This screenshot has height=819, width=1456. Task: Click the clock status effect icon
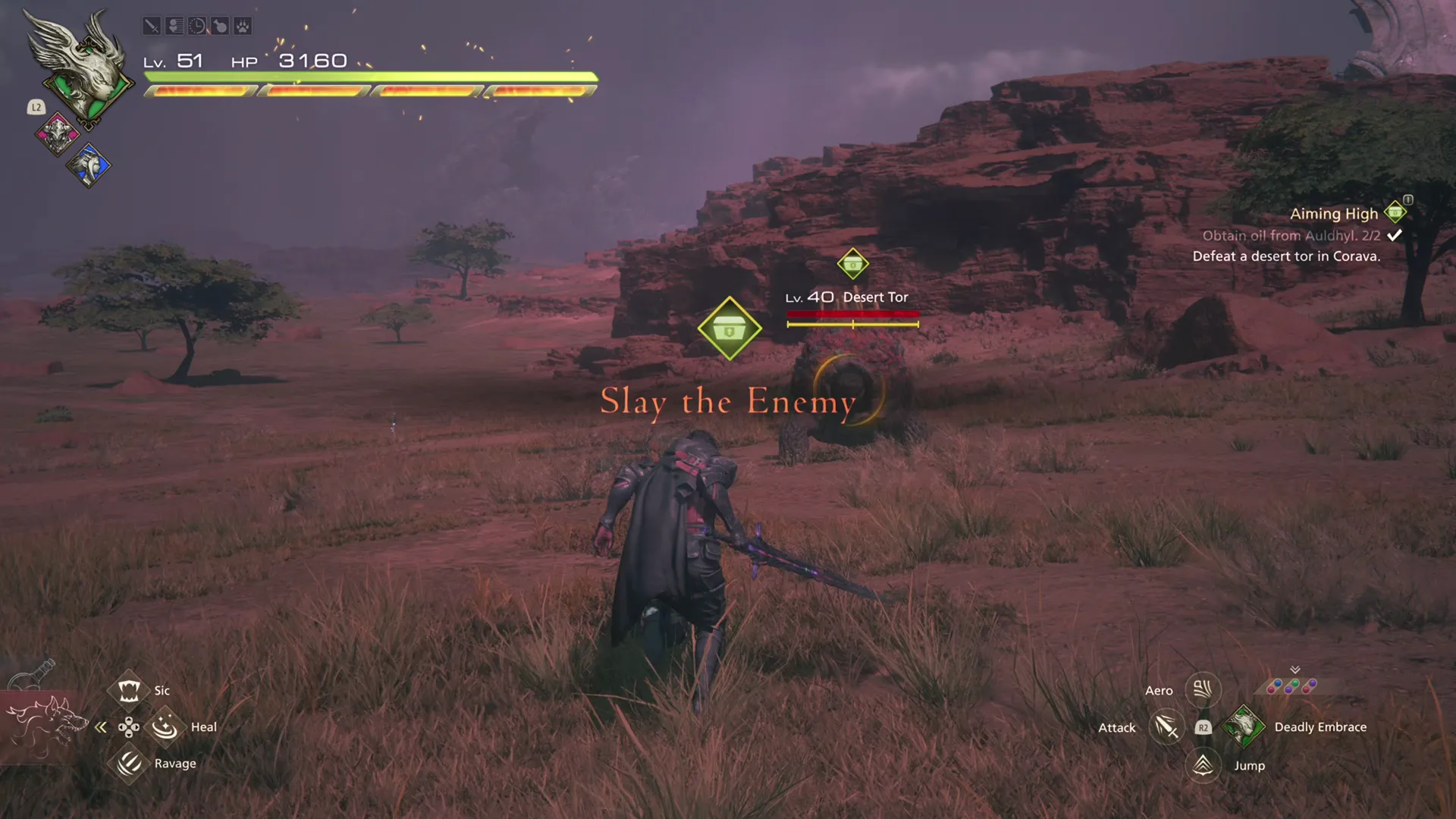[x=196, y=26]
